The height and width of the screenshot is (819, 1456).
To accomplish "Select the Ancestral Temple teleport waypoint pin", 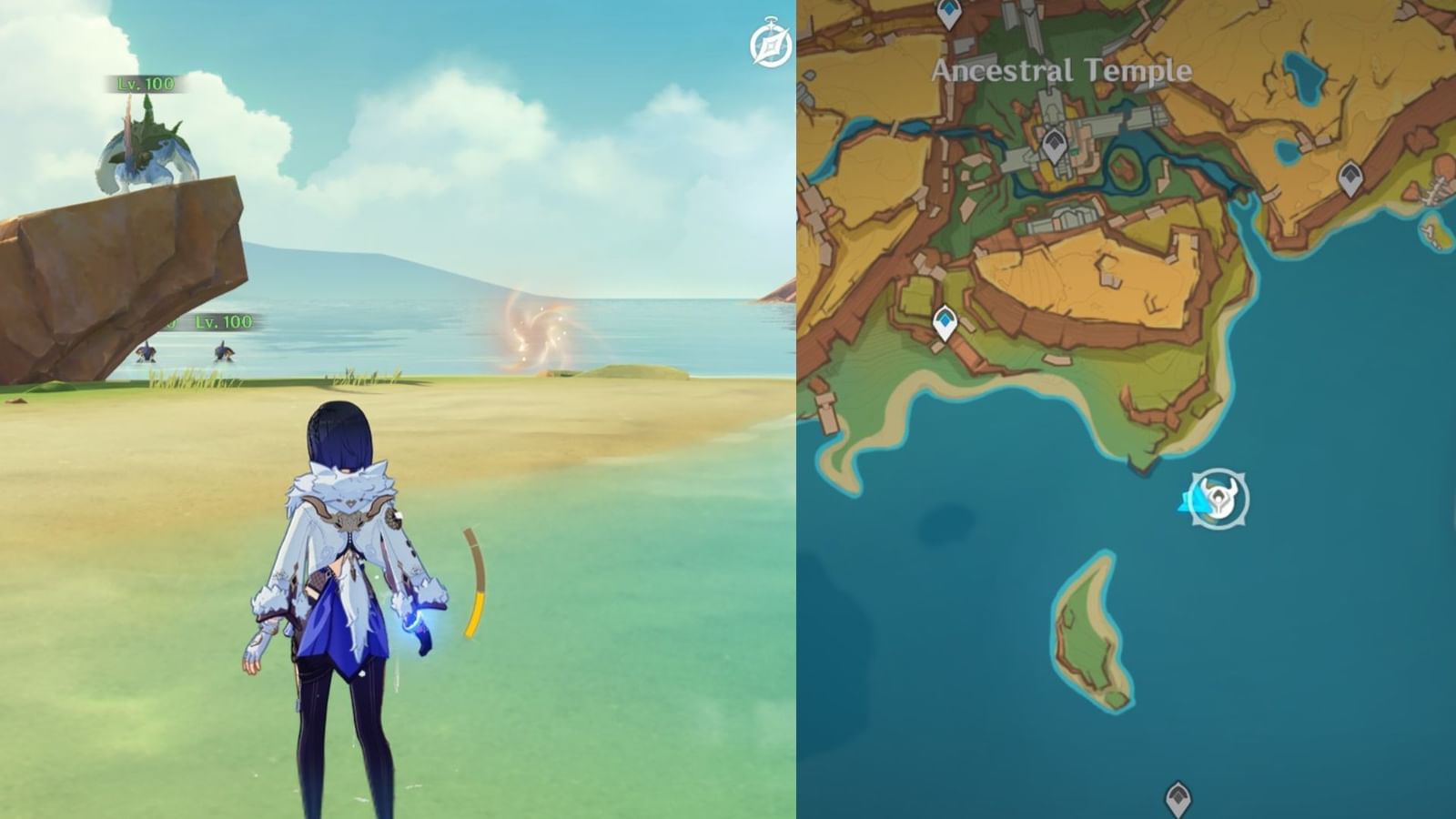I will (1056, 143).
